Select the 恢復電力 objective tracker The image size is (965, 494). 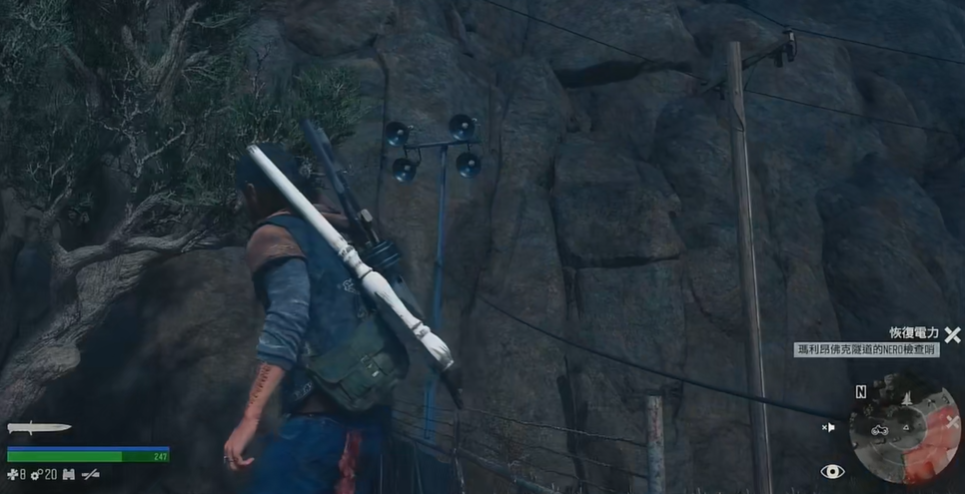coord(914,333)
